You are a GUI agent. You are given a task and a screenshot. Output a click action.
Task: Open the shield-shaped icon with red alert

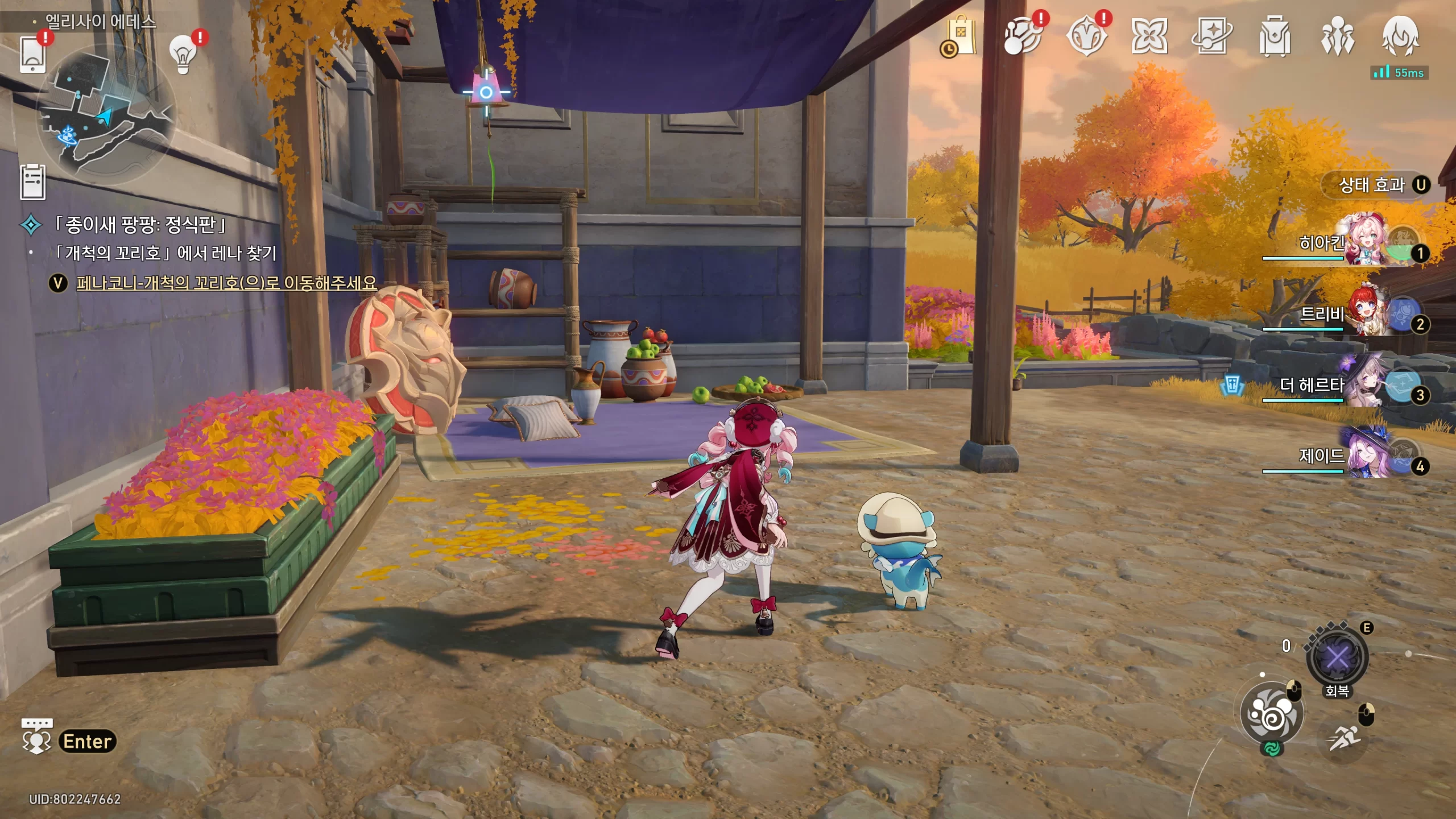(1086, 36)
